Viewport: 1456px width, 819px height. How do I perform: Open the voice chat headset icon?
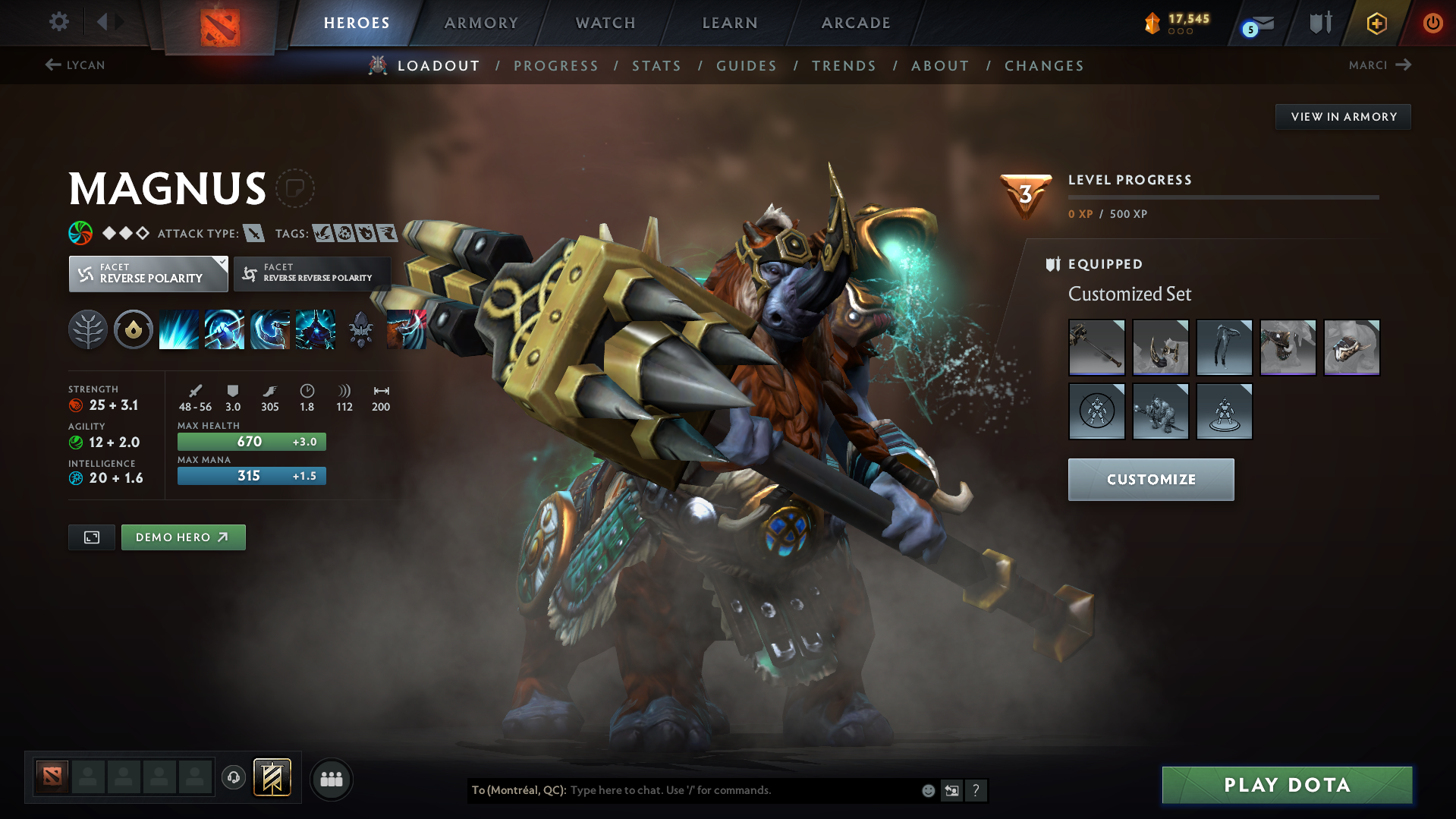click(x=233, y=778)
